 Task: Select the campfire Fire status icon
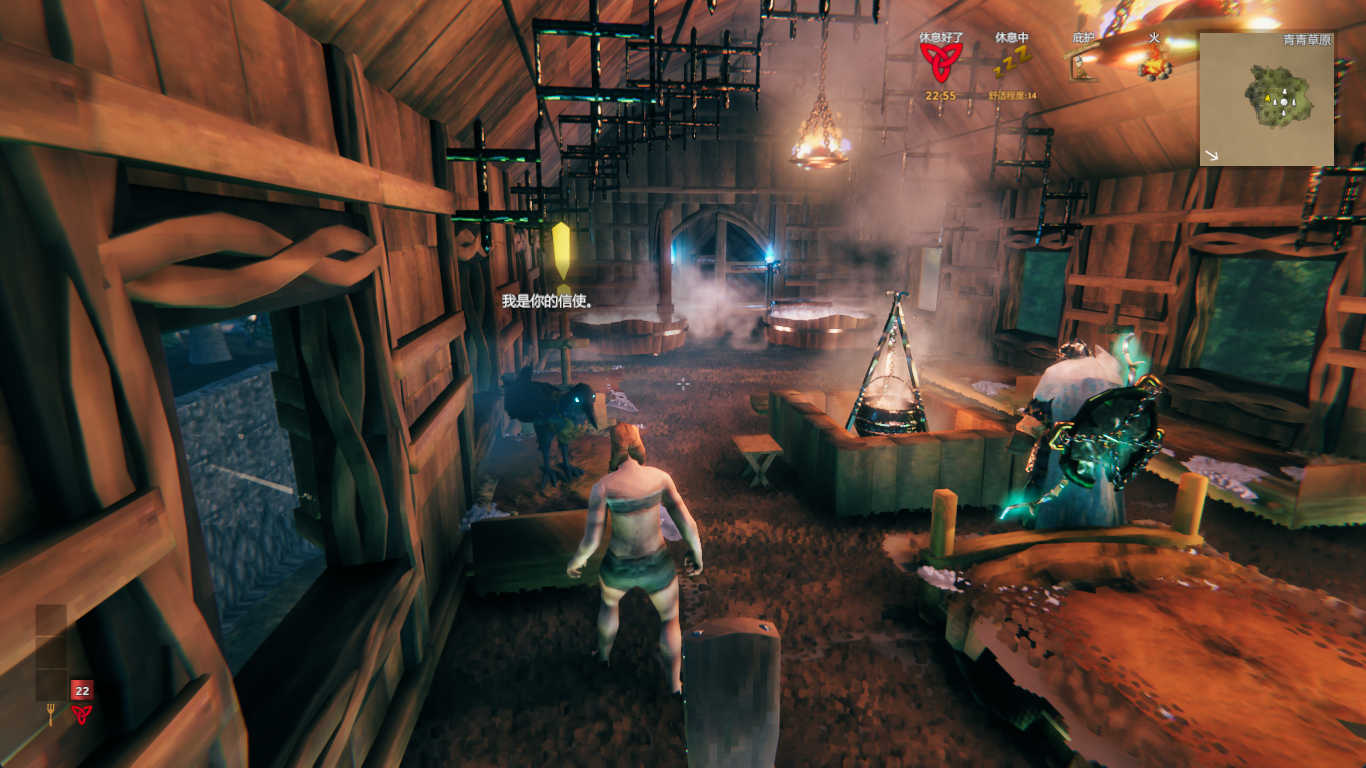coord(1154,64)
